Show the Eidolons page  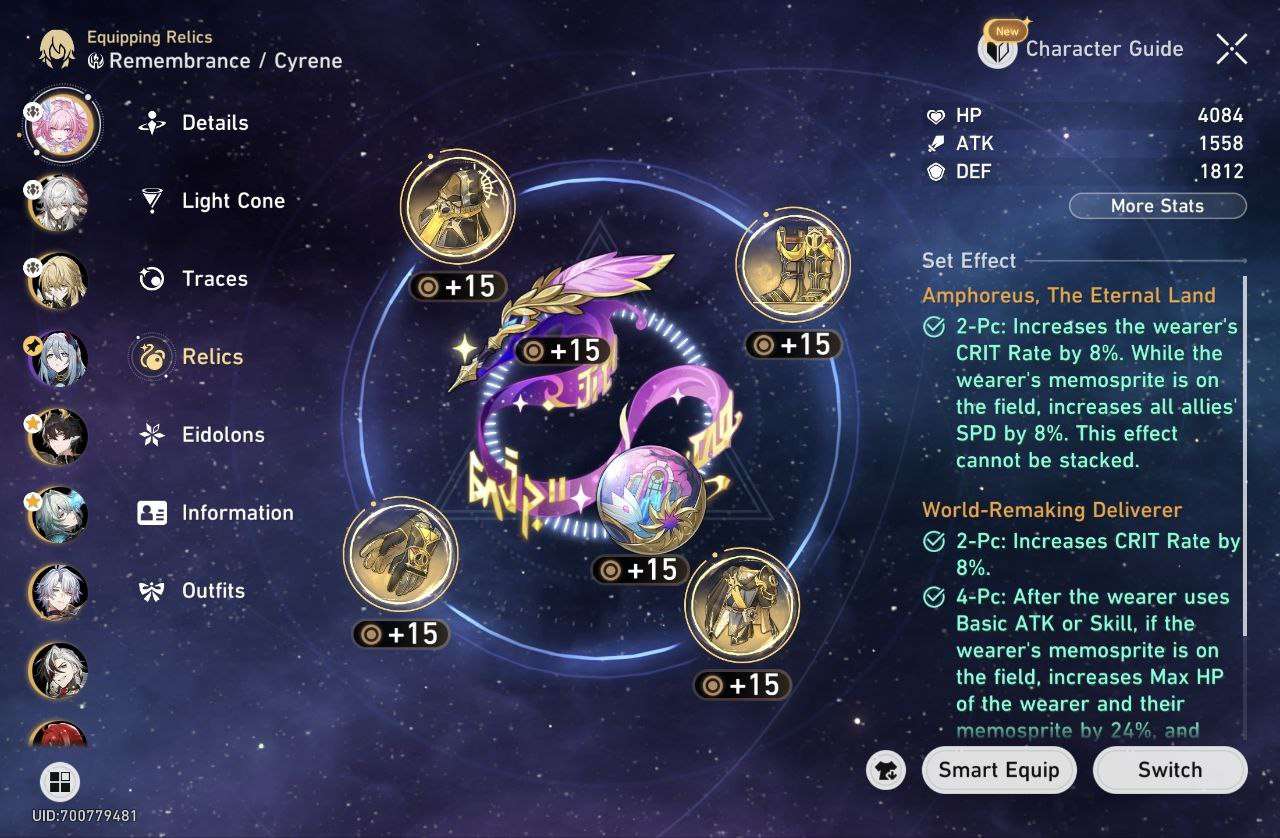tap(222, 435)
